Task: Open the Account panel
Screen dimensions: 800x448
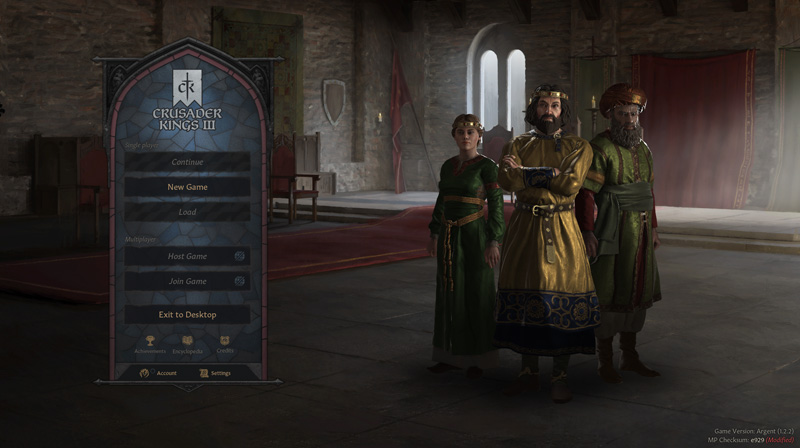Action: (x=158, y=373)
